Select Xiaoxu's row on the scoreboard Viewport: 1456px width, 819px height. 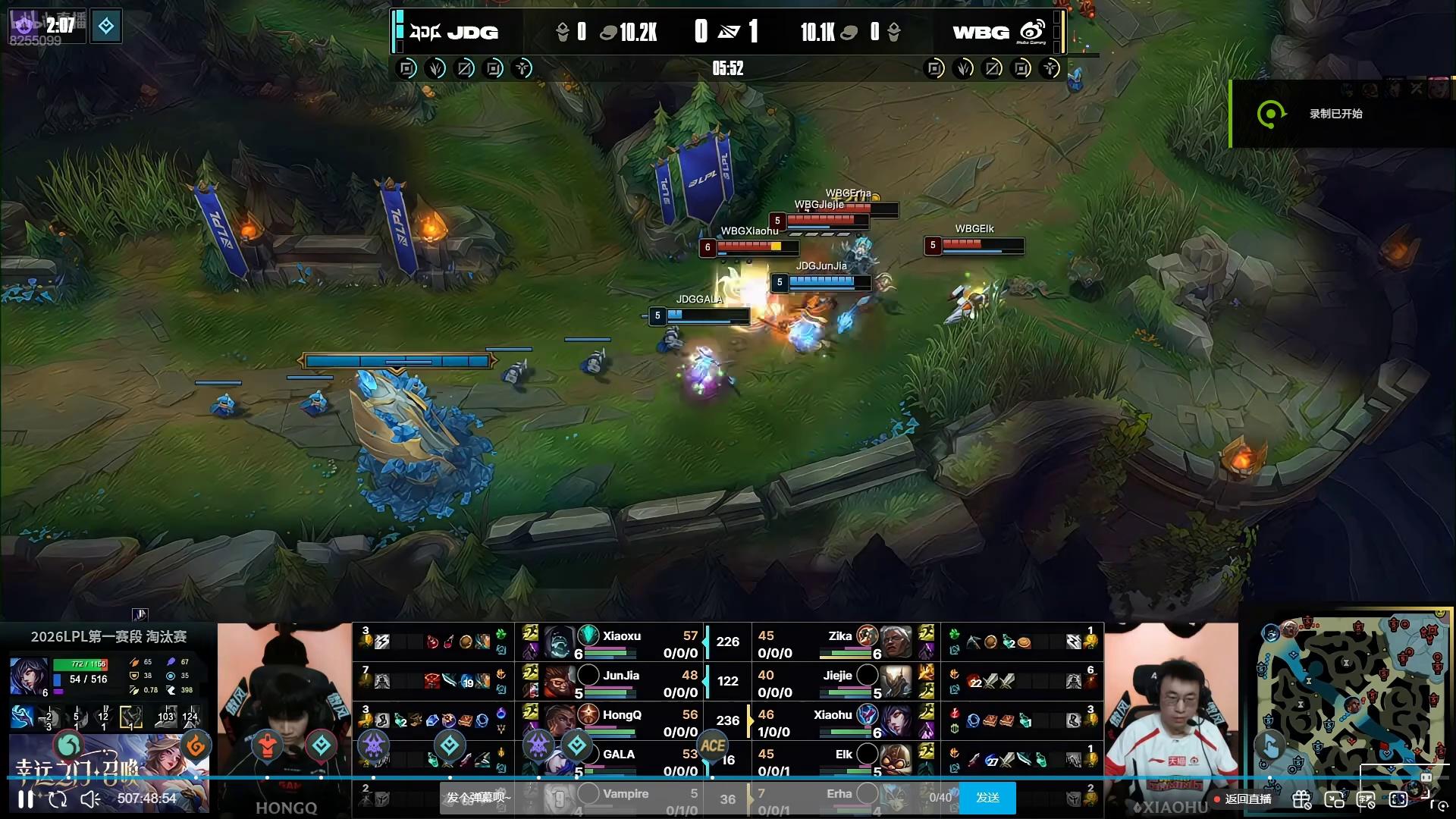tap(621, 643)
